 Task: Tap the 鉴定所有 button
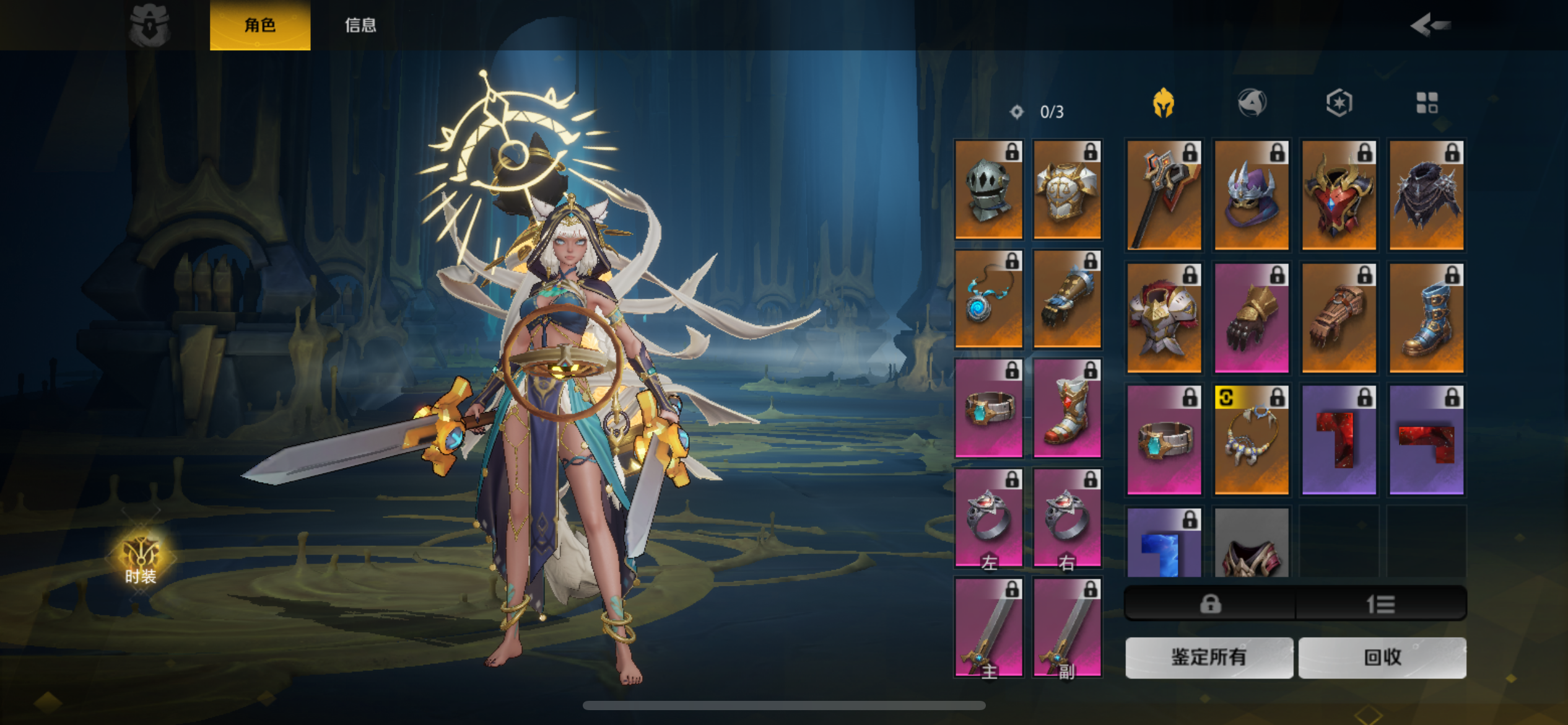pos(1208,657)
